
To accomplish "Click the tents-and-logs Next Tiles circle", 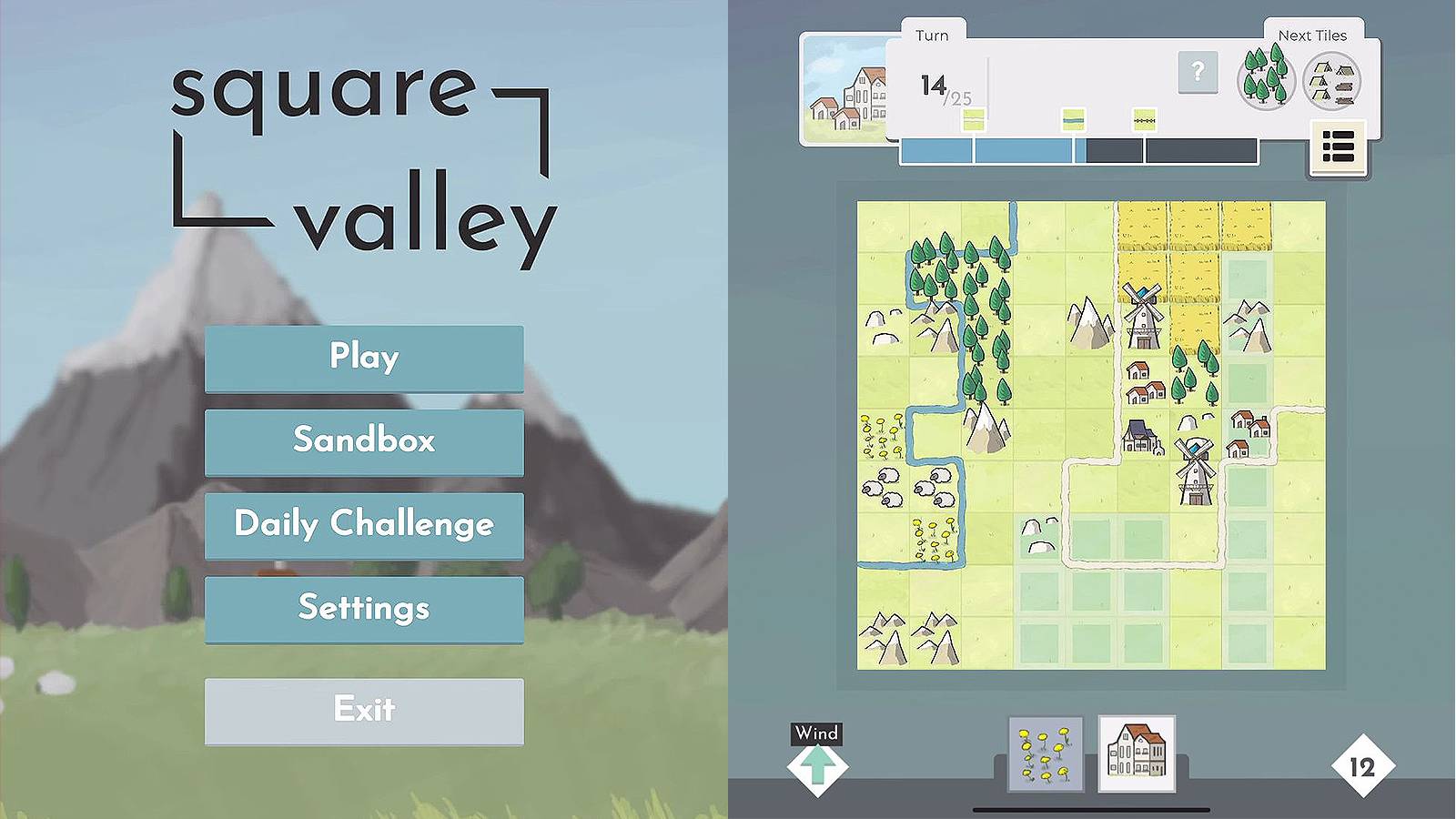I will 1333,80.
